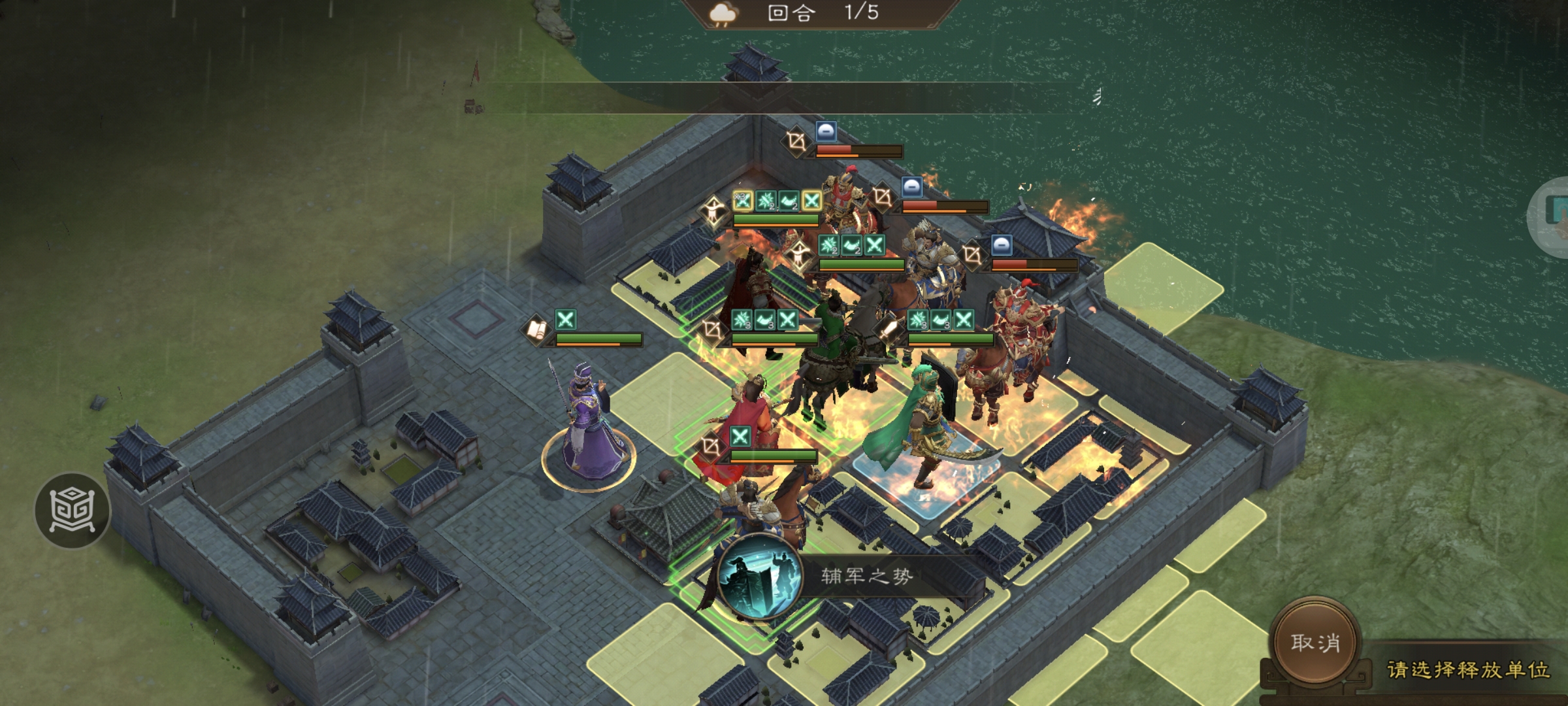Select the 辅军之势 skill icon
The height and width of the screenshot is (706, 1568).
(x=759, y=576)
